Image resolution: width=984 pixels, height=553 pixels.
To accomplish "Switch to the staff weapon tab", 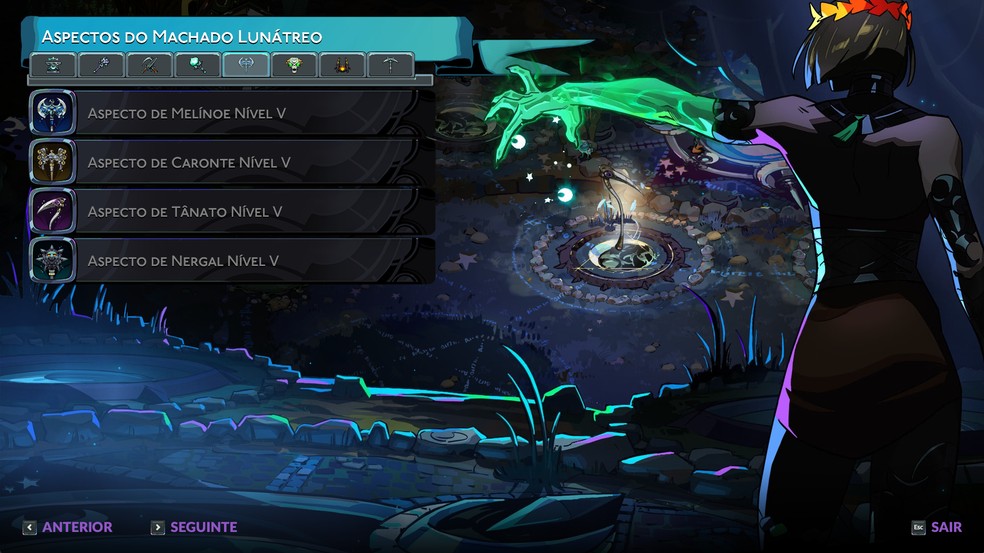I will pos(103,66).
